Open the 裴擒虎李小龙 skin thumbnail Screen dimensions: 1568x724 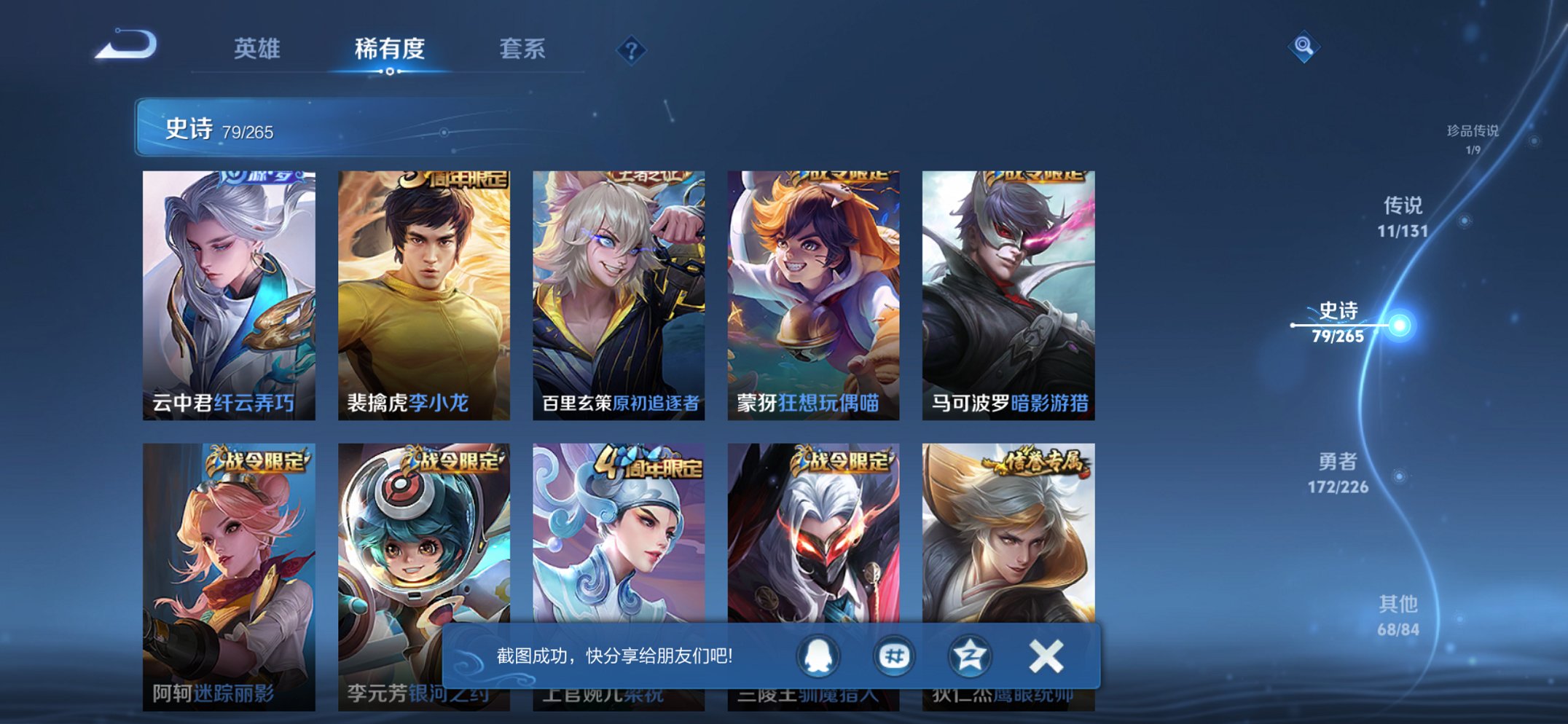[426, 284]
